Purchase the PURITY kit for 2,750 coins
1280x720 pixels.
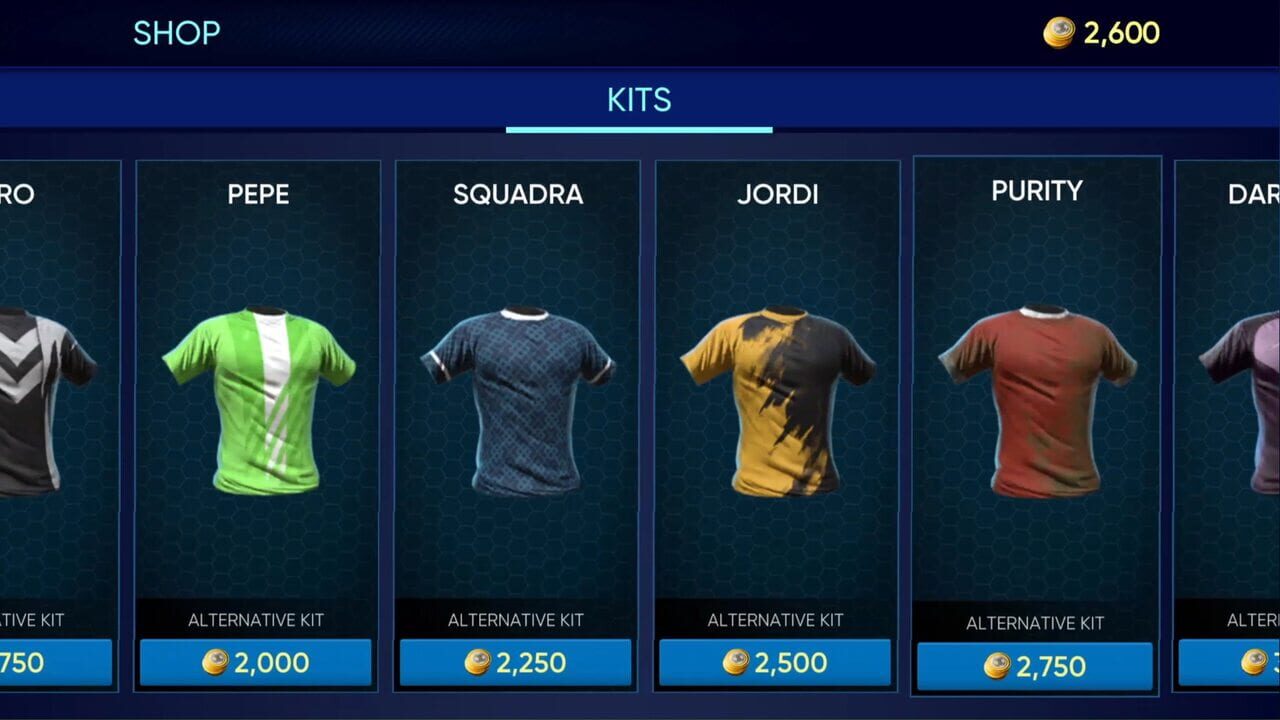pyautogui.click(x=1036, y=663)
